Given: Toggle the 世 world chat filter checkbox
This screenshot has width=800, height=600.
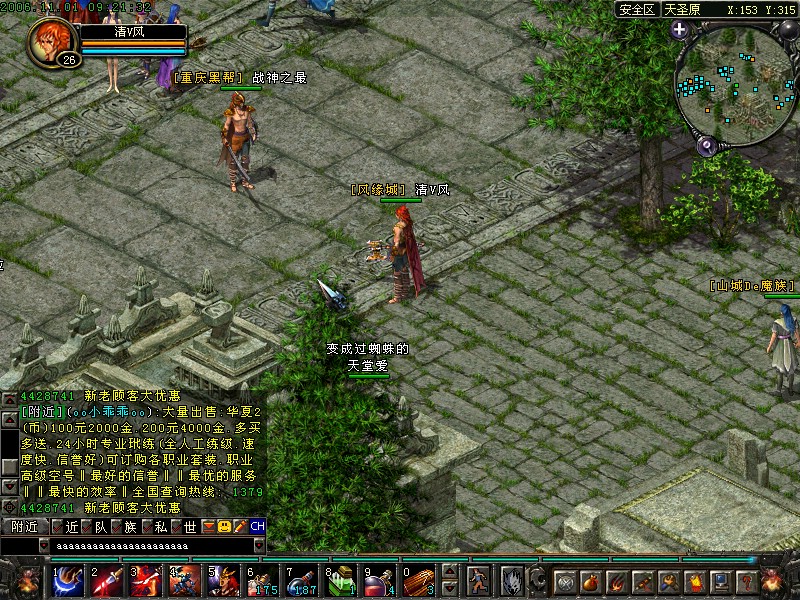Looking at the screenshot, I should [x=176, y=526].
